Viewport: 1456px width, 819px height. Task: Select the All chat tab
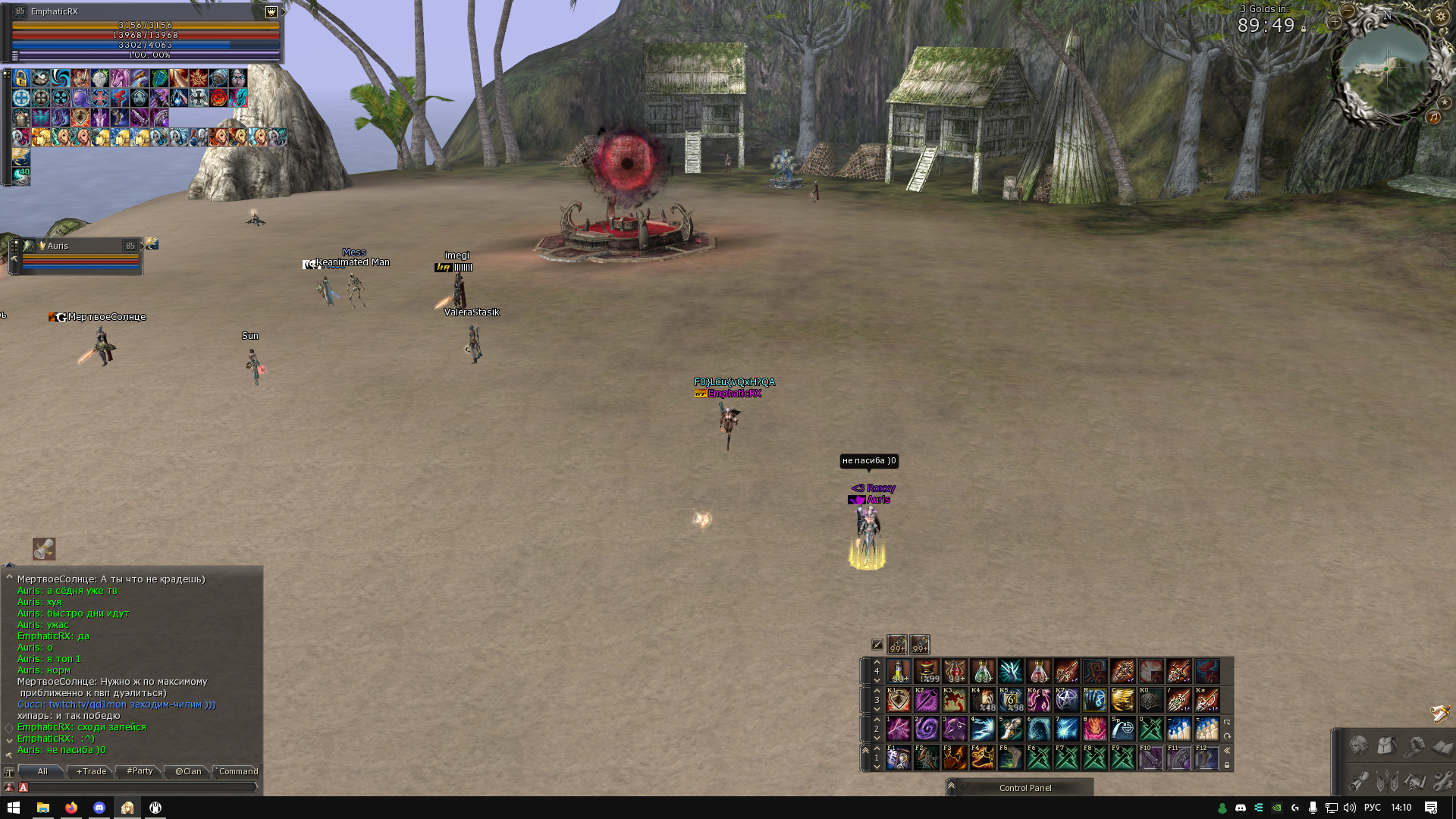(42, 771)
